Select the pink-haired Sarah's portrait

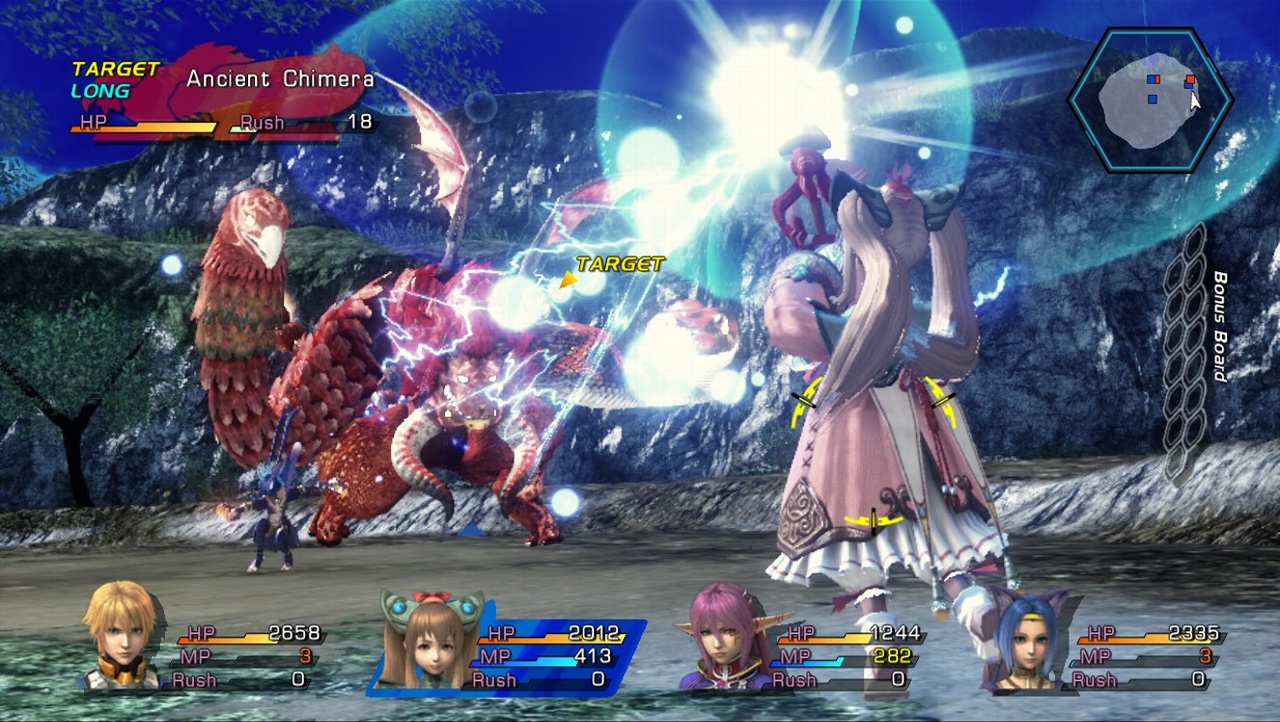click(x=720, y=640)
